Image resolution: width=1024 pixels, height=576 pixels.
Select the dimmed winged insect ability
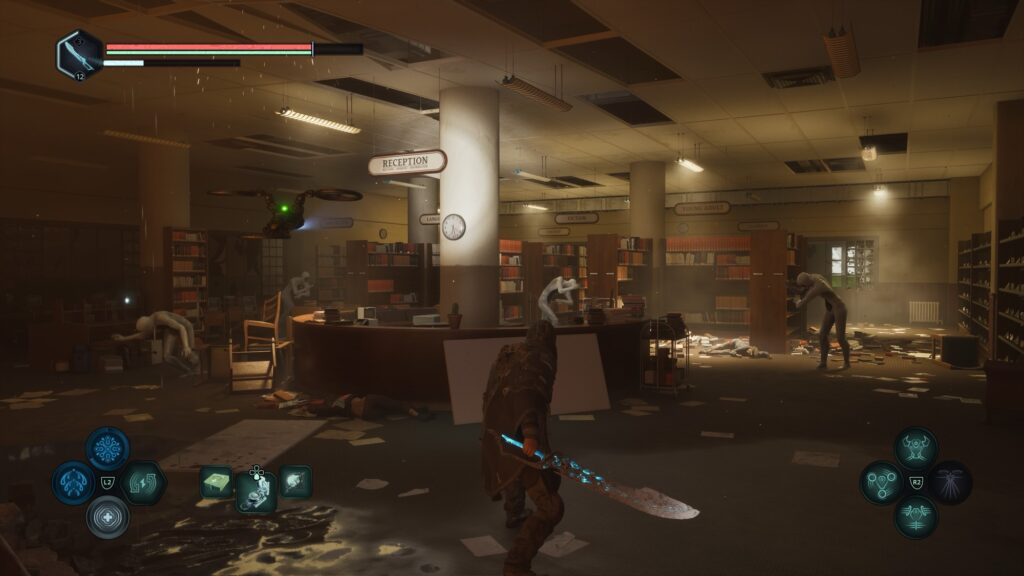950,482
